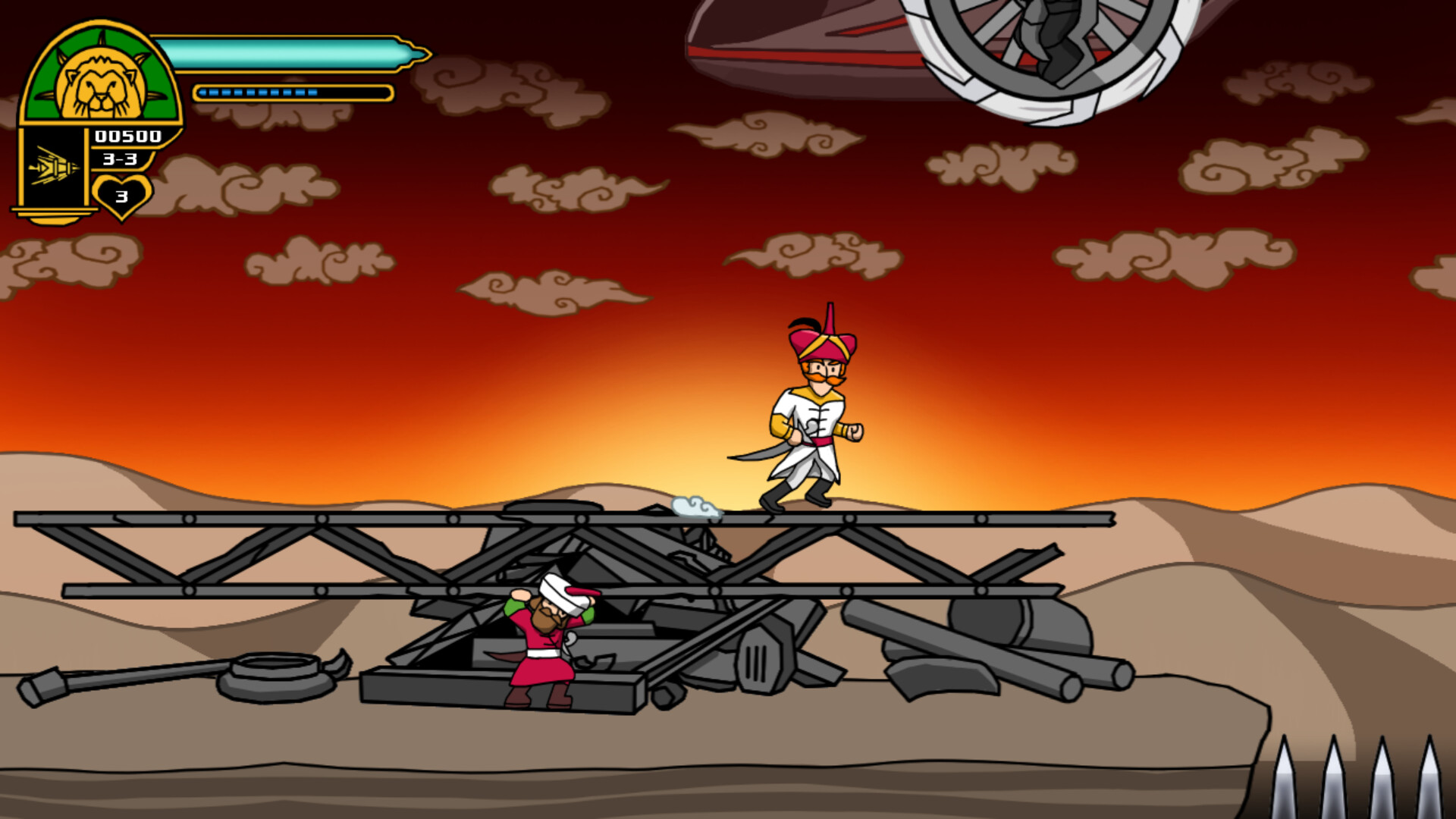Click the cyan health bar
The image size is (1456, 819).
[288, 55]
